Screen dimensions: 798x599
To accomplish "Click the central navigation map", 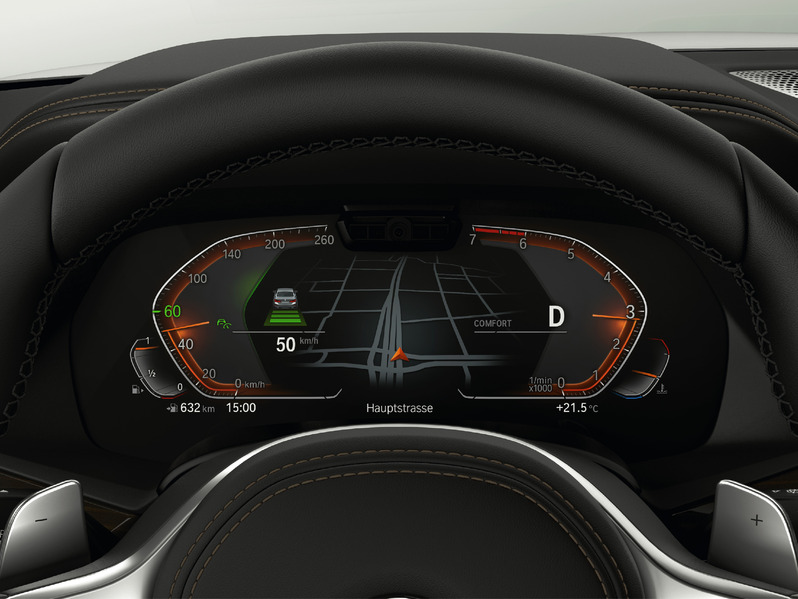I will 400,312.
